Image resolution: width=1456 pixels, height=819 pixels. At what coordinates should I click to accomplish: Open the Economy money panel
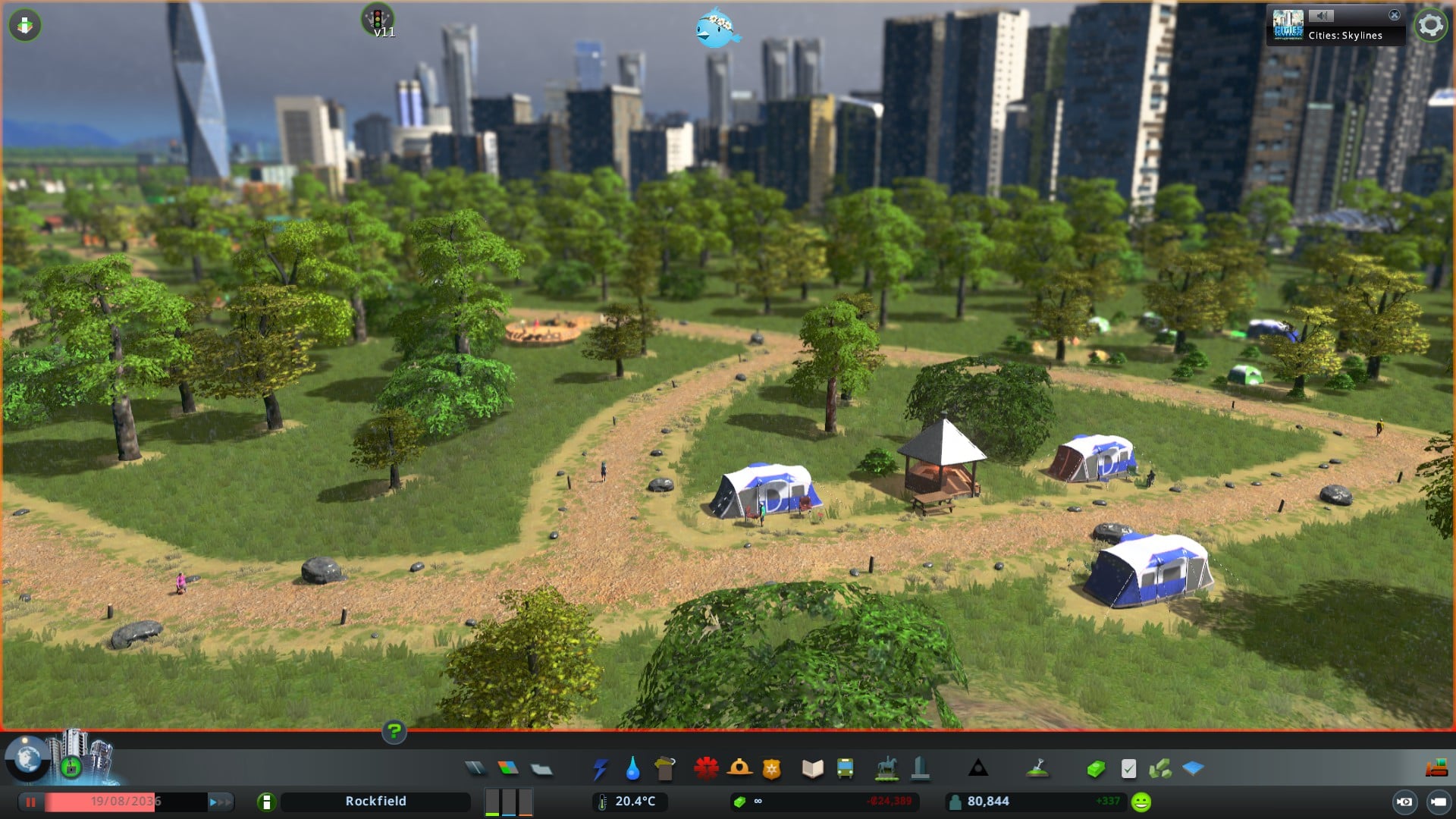[1095, 769]
